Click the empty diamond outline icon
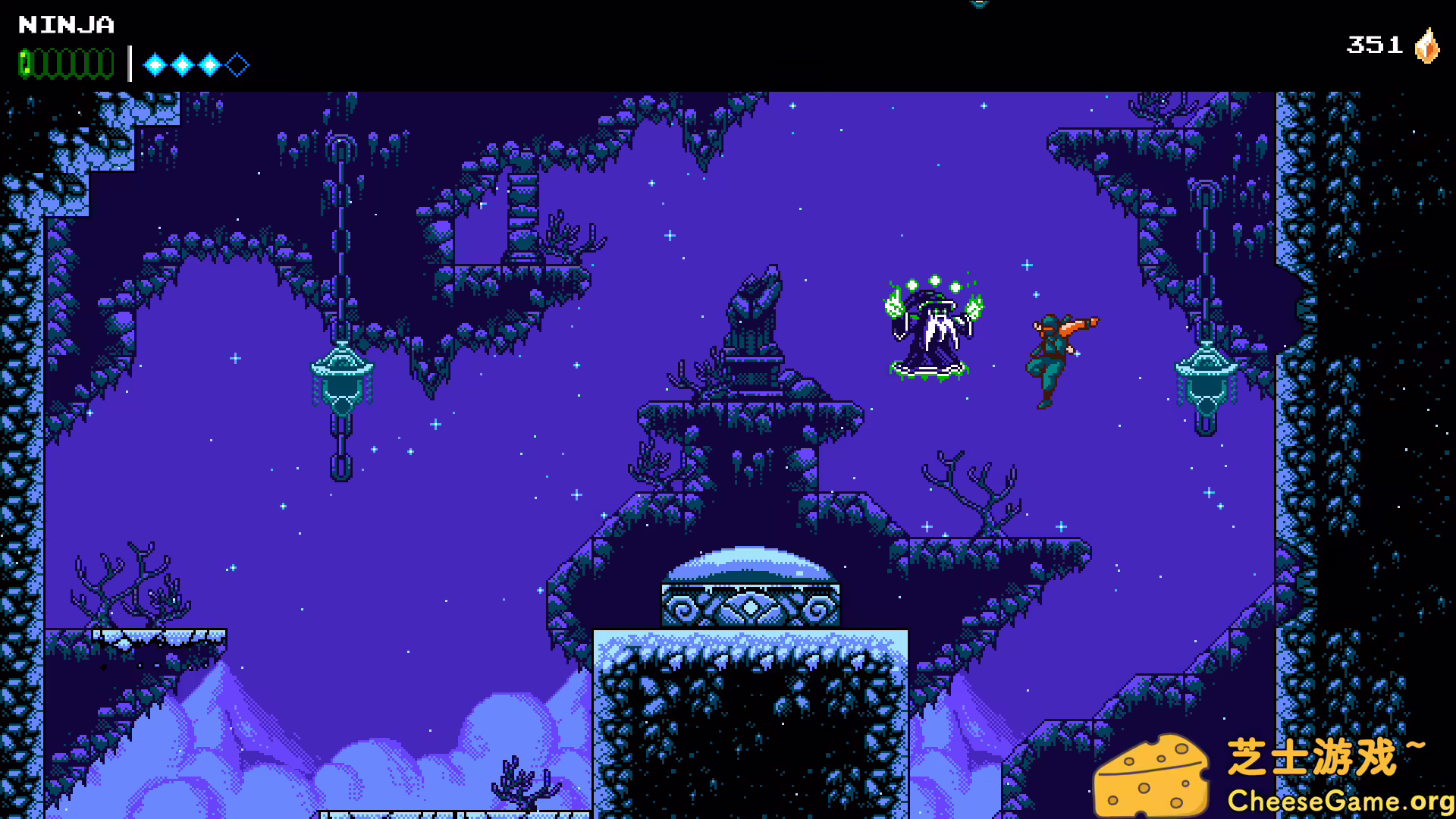 (237, 64)
